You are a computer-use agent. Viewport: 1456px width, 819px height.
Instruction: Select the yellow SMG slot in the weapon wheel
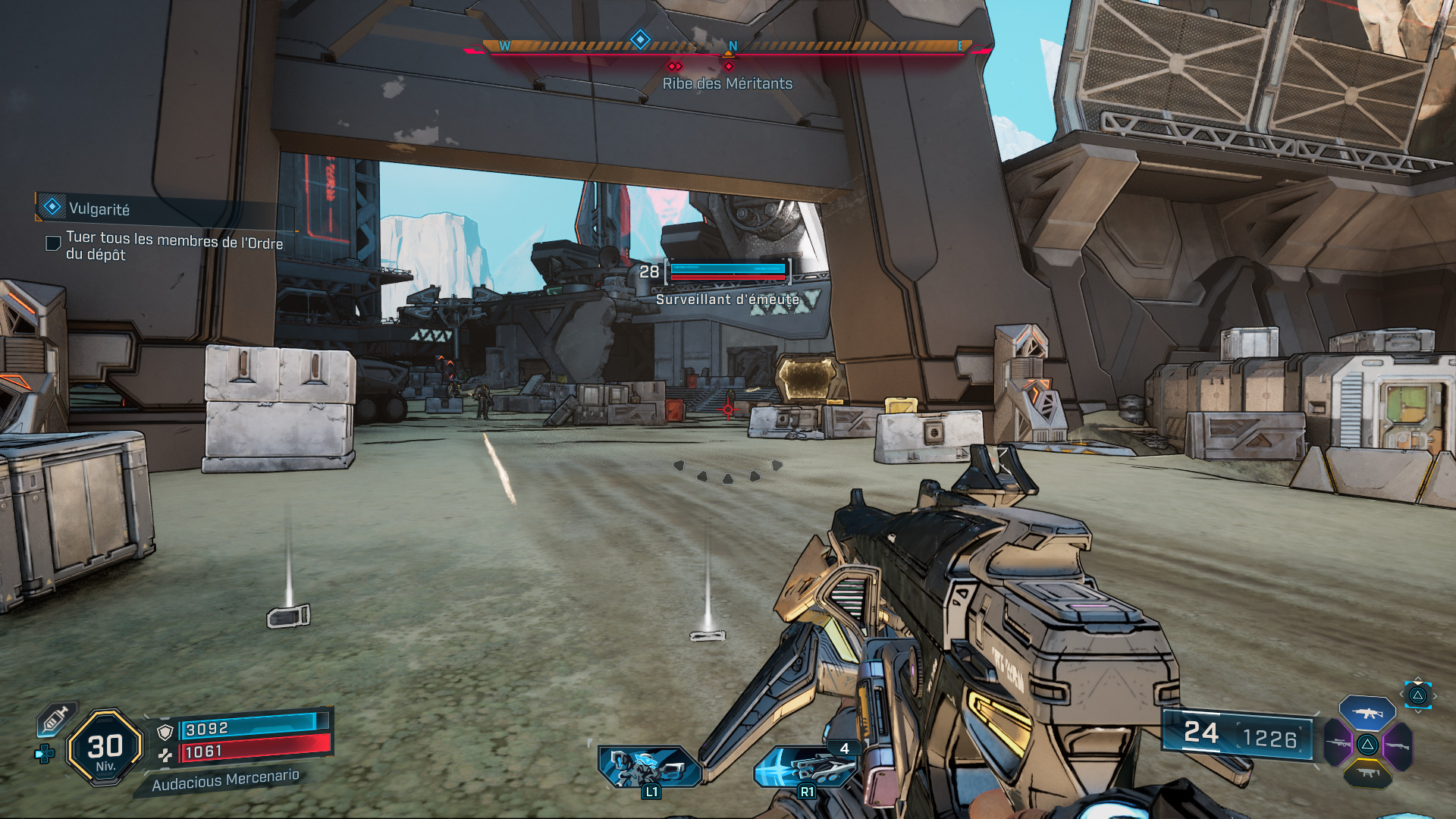pyautogui.click(x=1367, y=773)
